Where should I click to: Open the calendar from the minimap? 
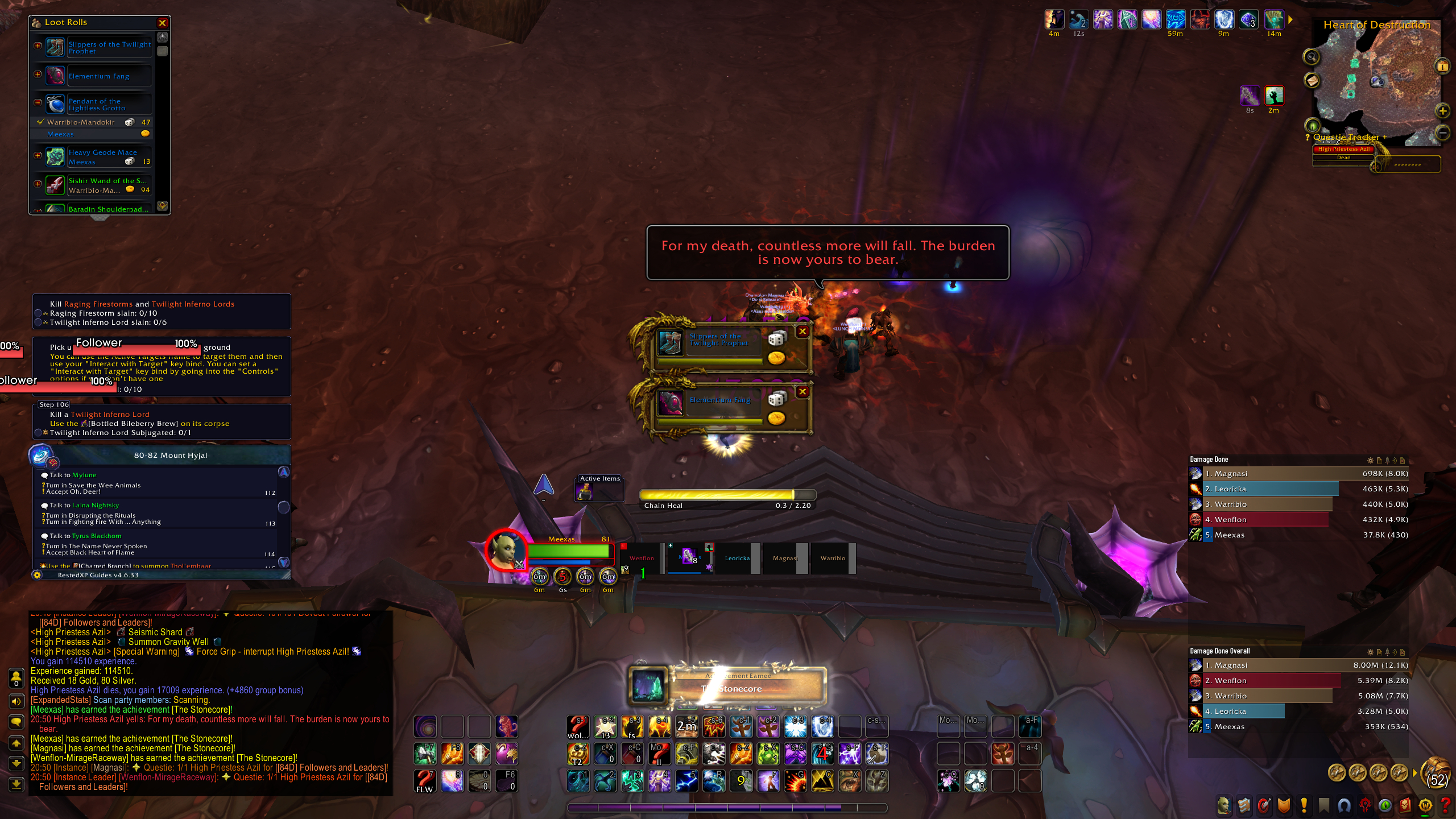coord(1442,66)
